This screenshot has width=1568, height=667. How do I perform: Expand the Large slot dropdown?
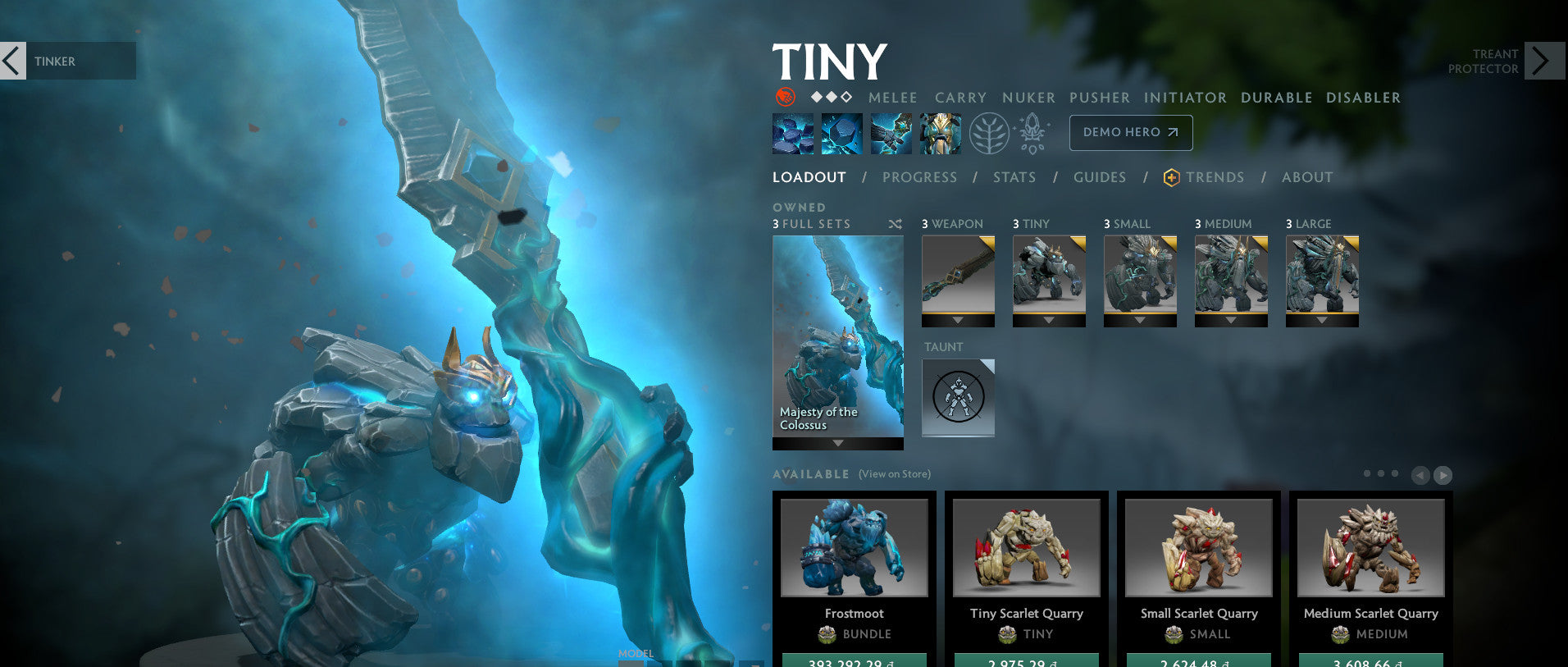[x=1322, y=321]
